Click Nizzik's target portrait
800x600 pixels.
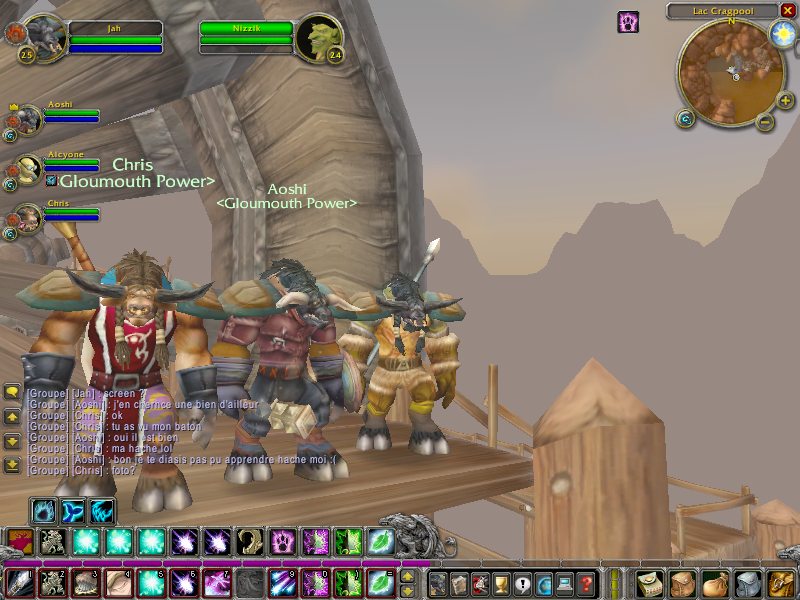point(320,36)
